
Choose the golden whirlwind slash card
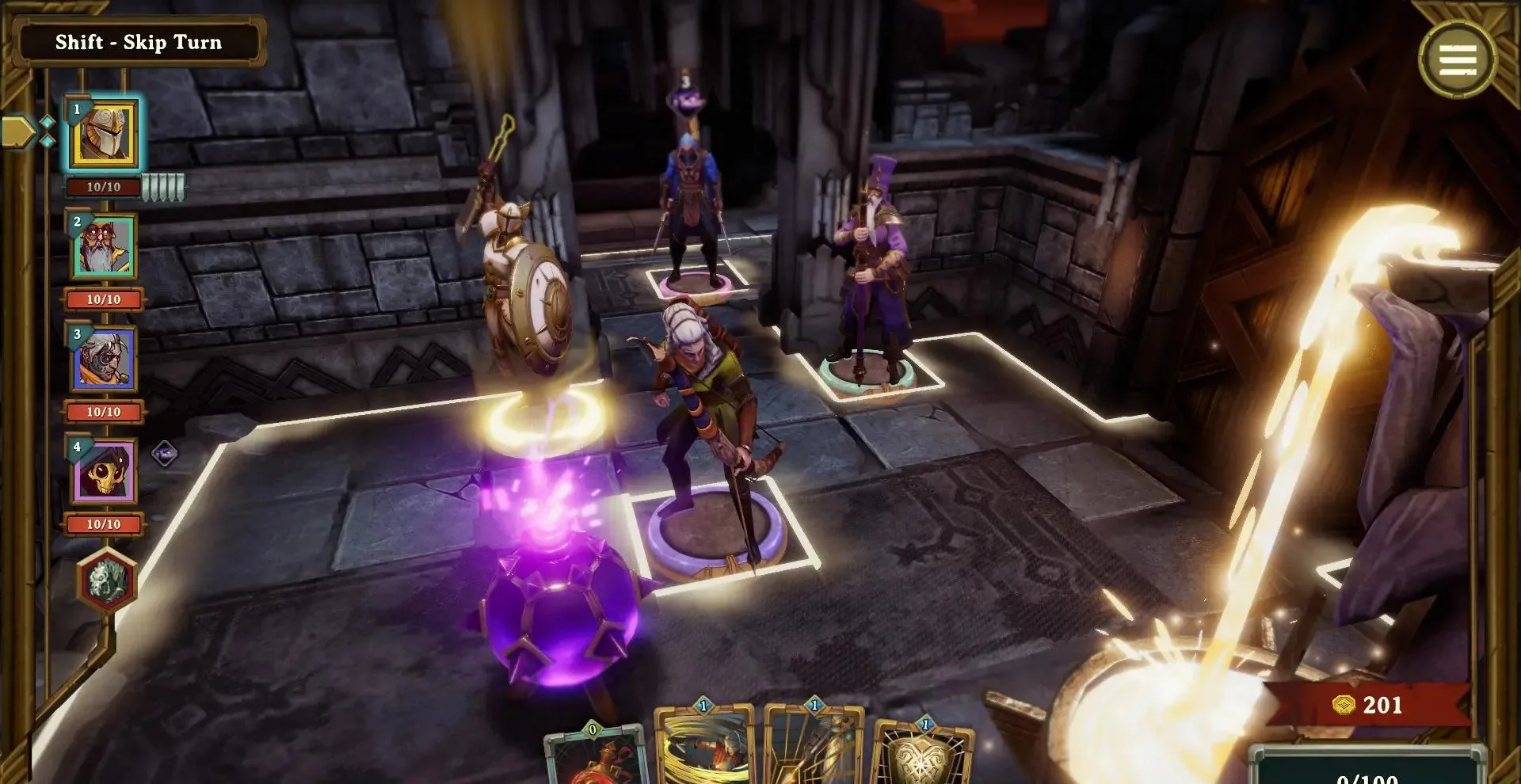pos(705,747)
